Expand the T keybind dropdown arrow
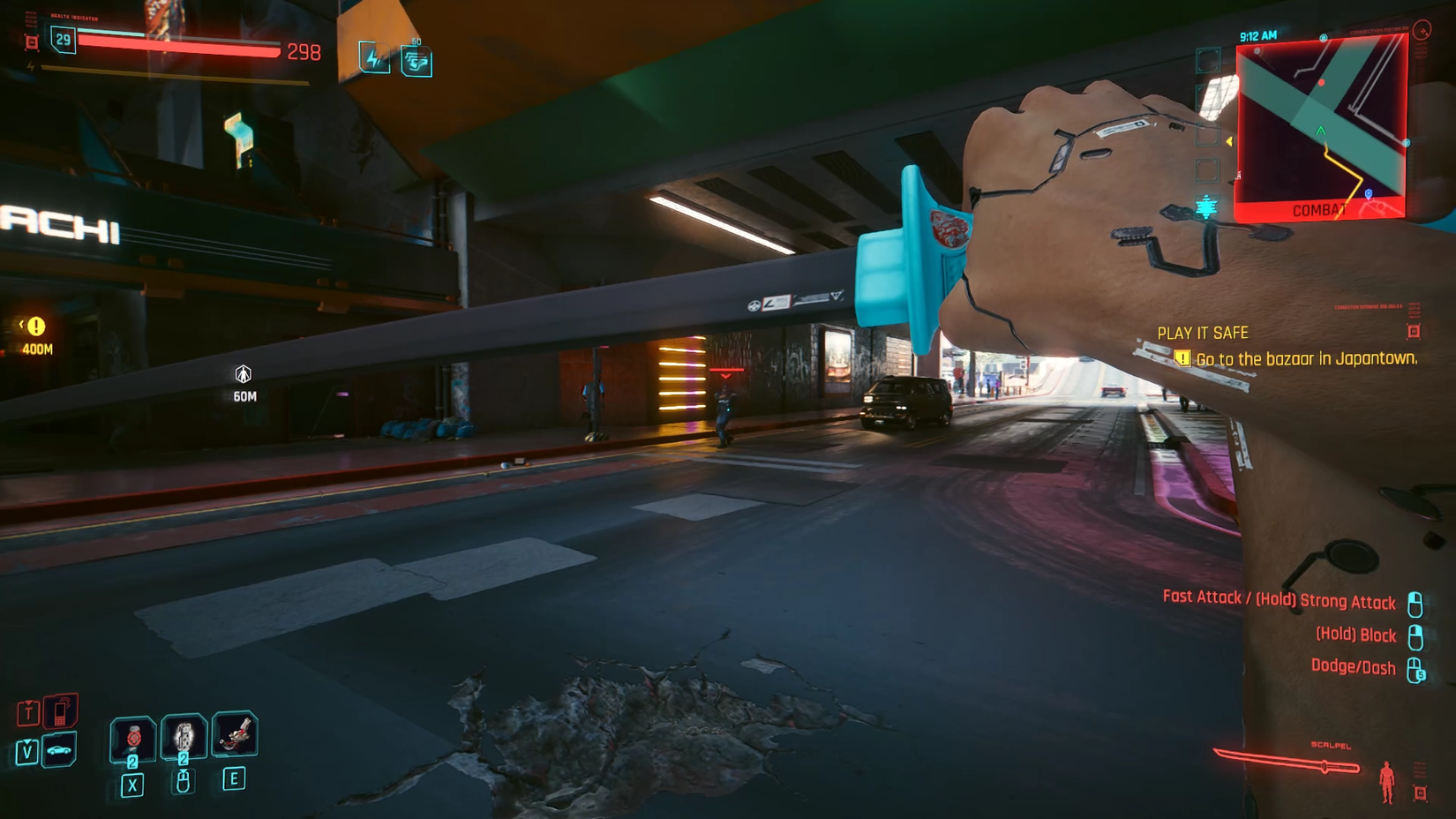The width and height of the screenshot is (1456, 819). tap(28, 703)
